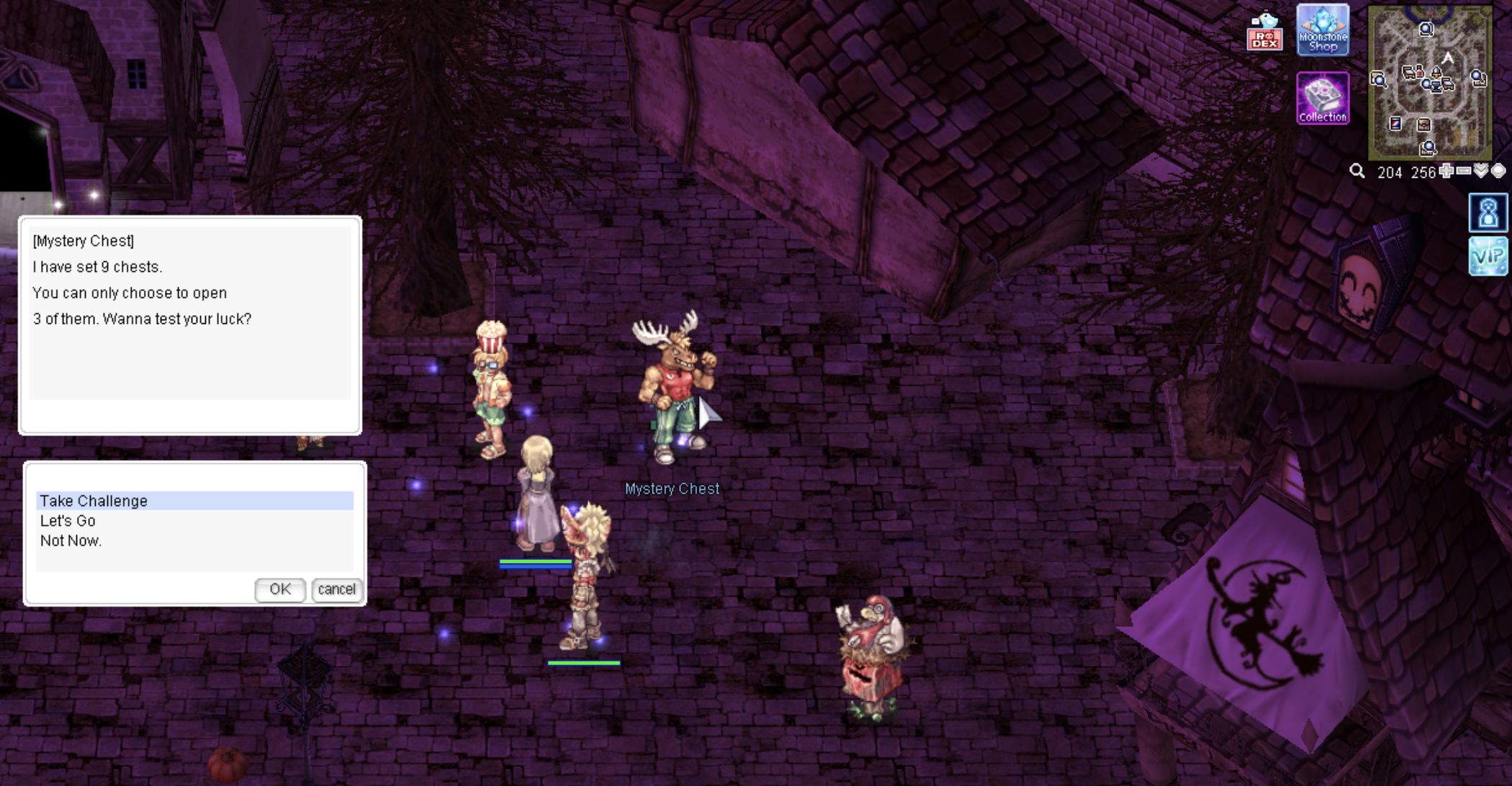
Task: Click the town minimap
Action: point(1429,82)
